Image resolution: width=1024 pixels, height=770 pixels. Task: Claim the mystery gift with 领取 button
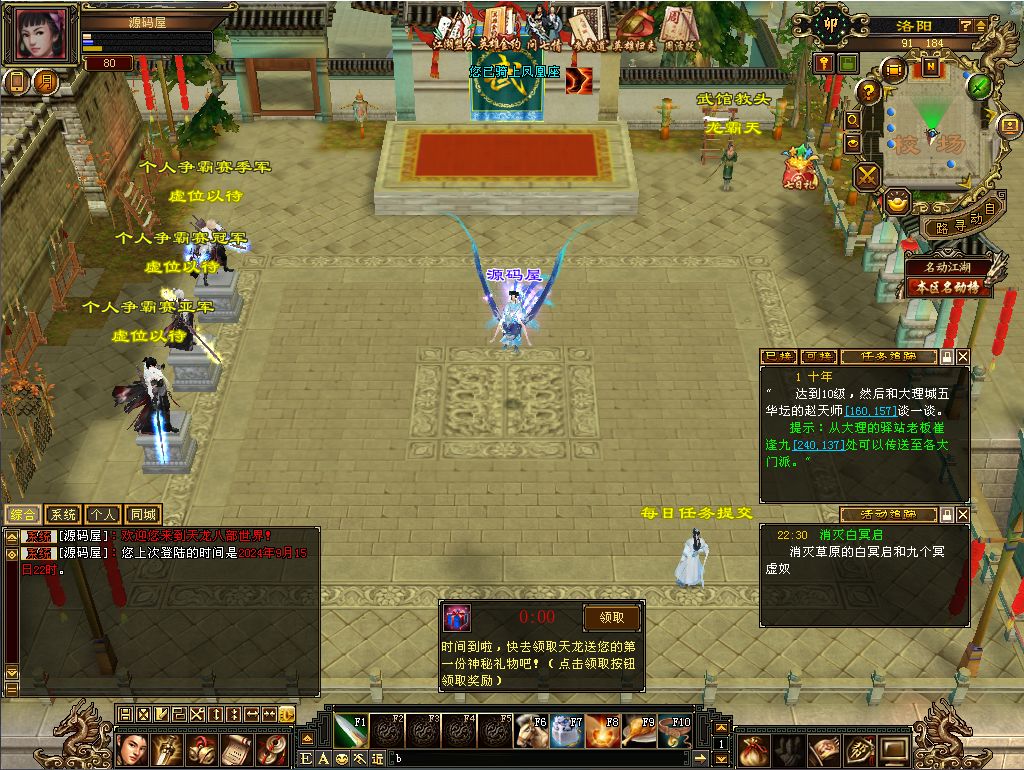click(611, 618)
